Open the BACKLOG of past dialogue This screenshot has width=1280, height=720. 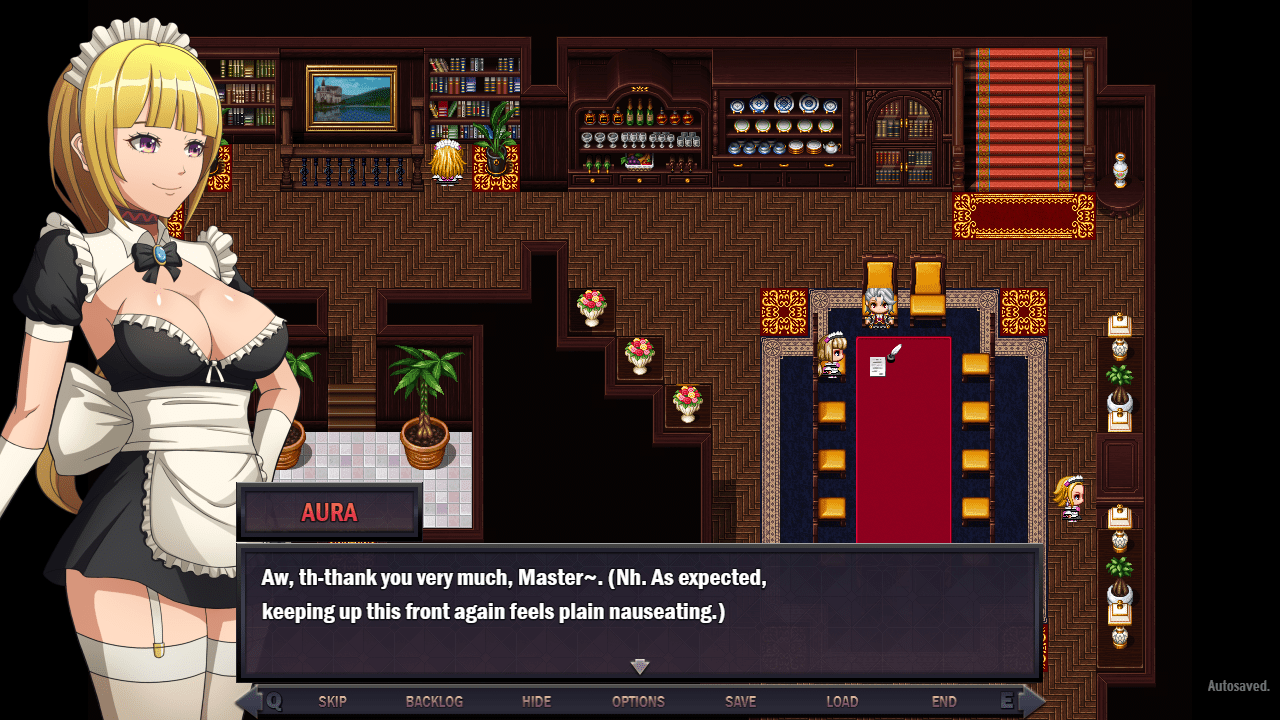click(434, 701)
